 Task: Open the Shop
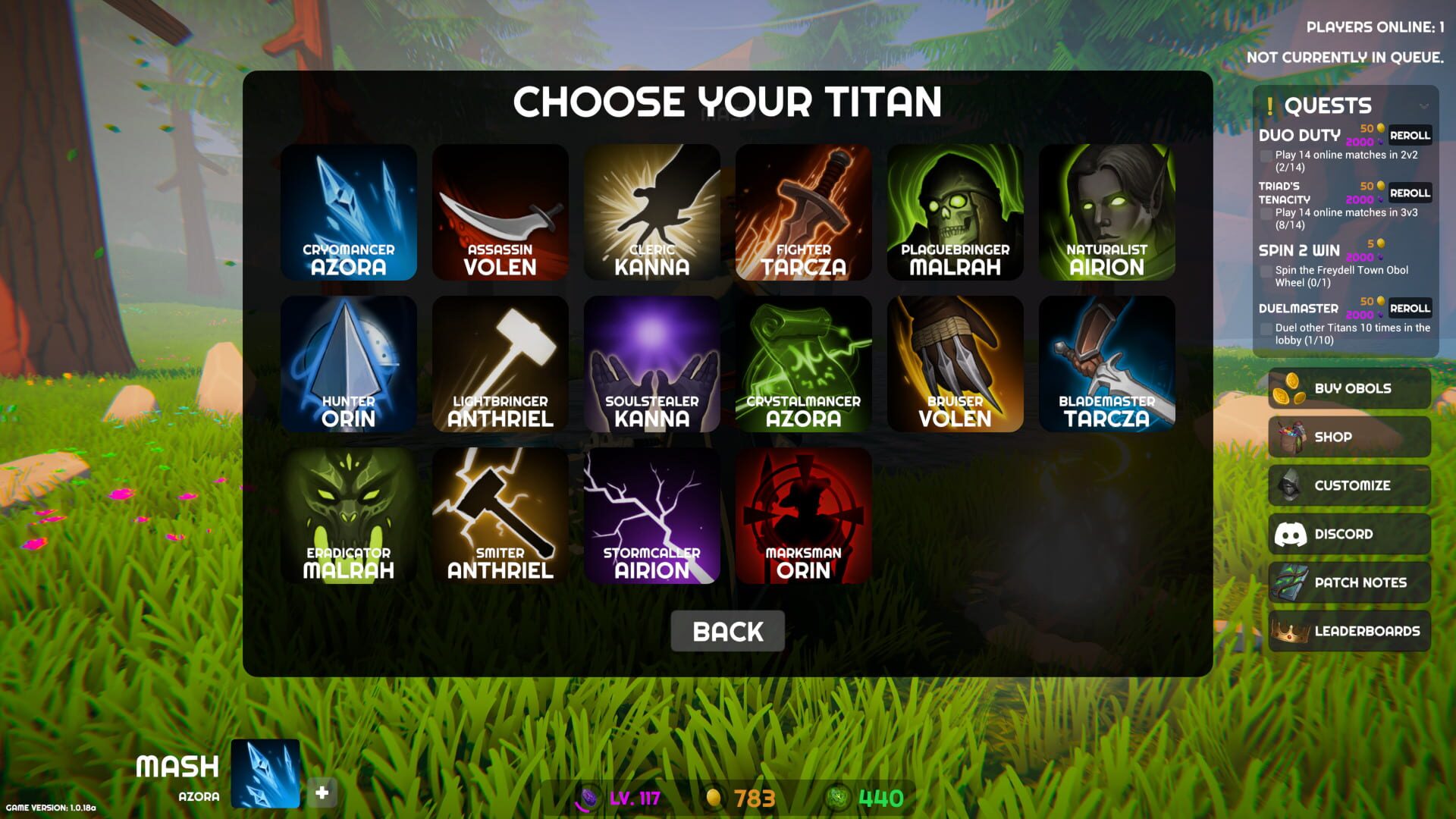[1349, 437]
